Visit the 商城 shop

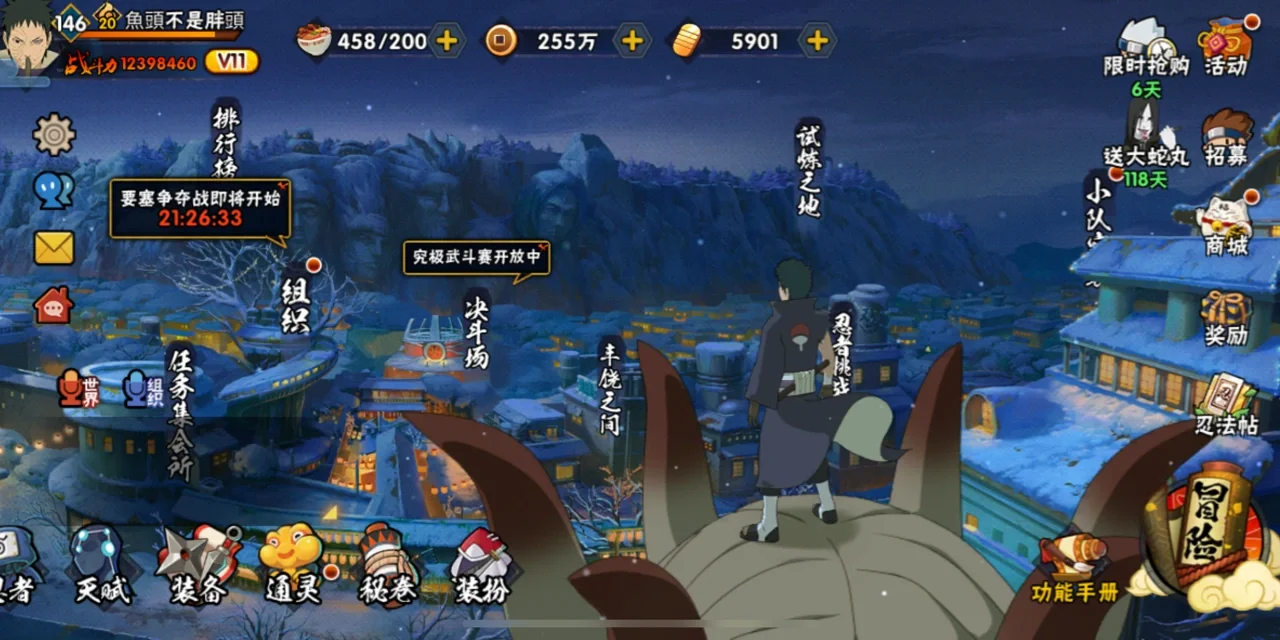pos(1226,226)
